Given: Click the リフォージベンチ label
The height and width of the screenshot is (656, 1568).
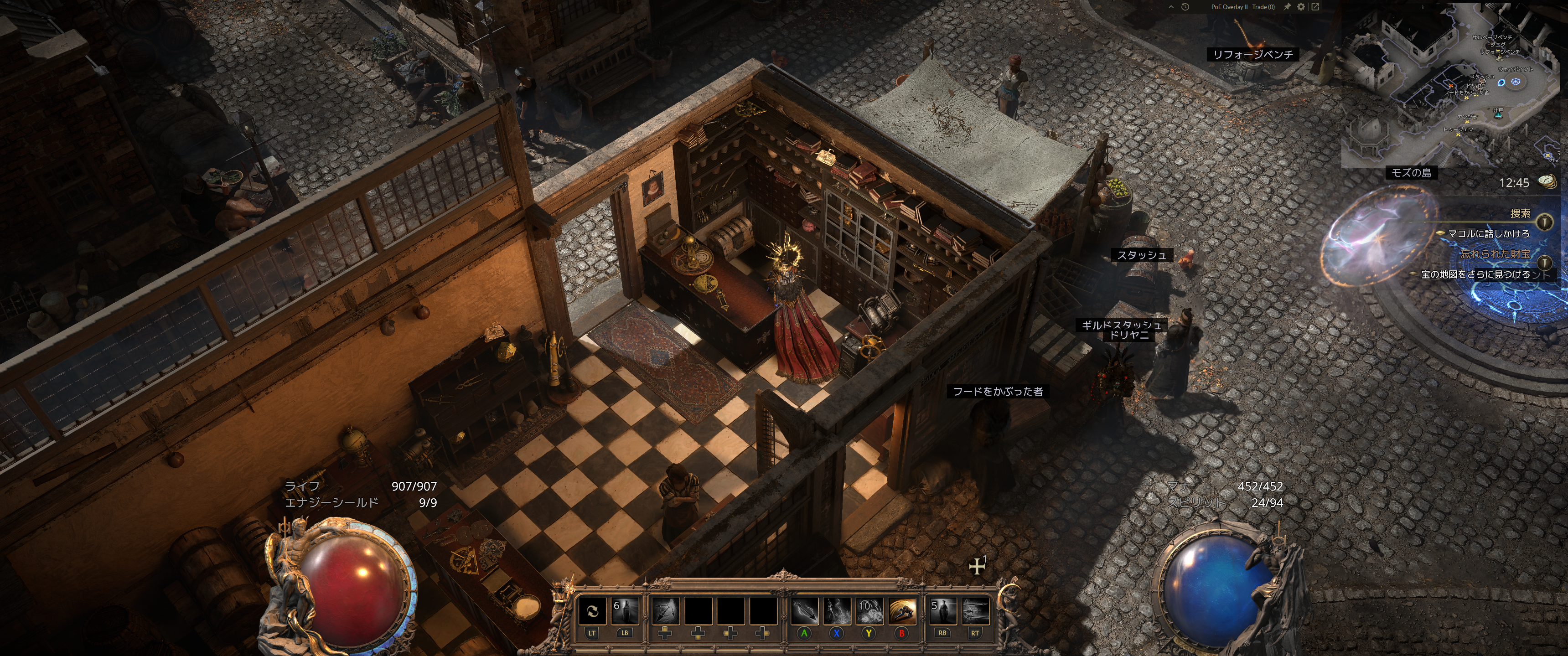Looking at the screenshot, I should [1252, 55].
